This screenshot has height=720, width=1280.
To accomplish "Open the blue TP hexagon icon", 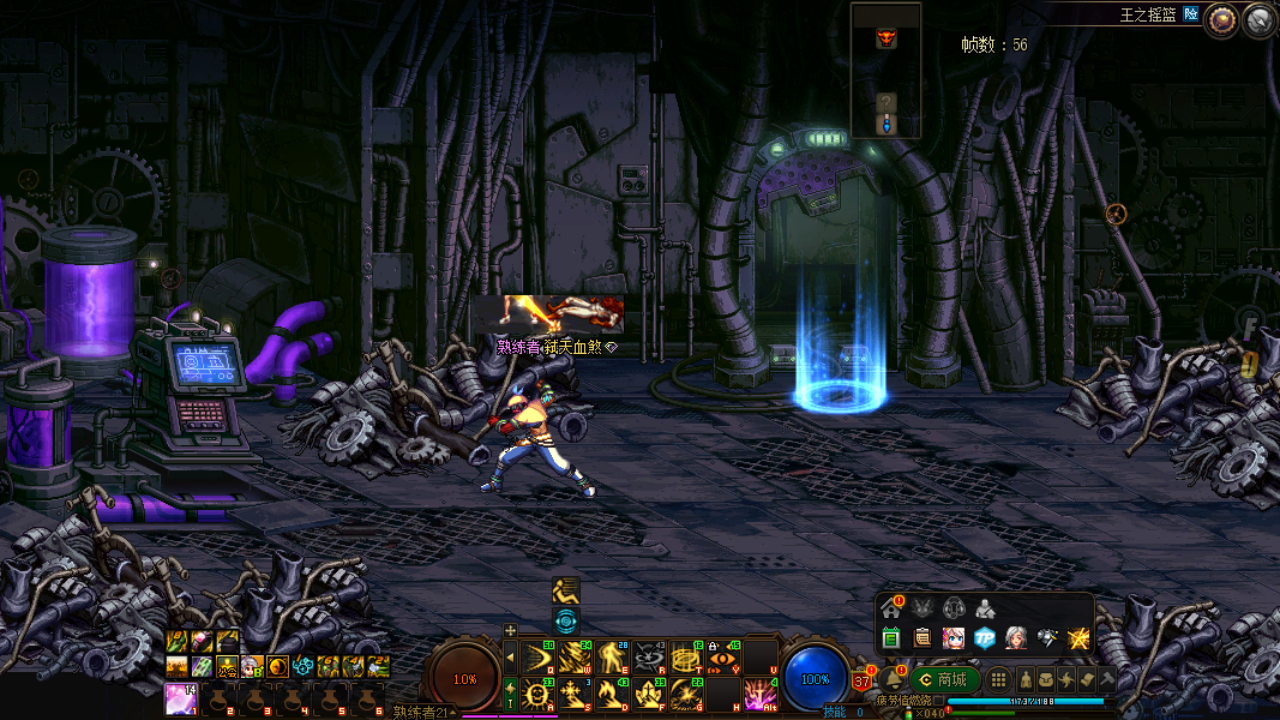I will (985, 638).
